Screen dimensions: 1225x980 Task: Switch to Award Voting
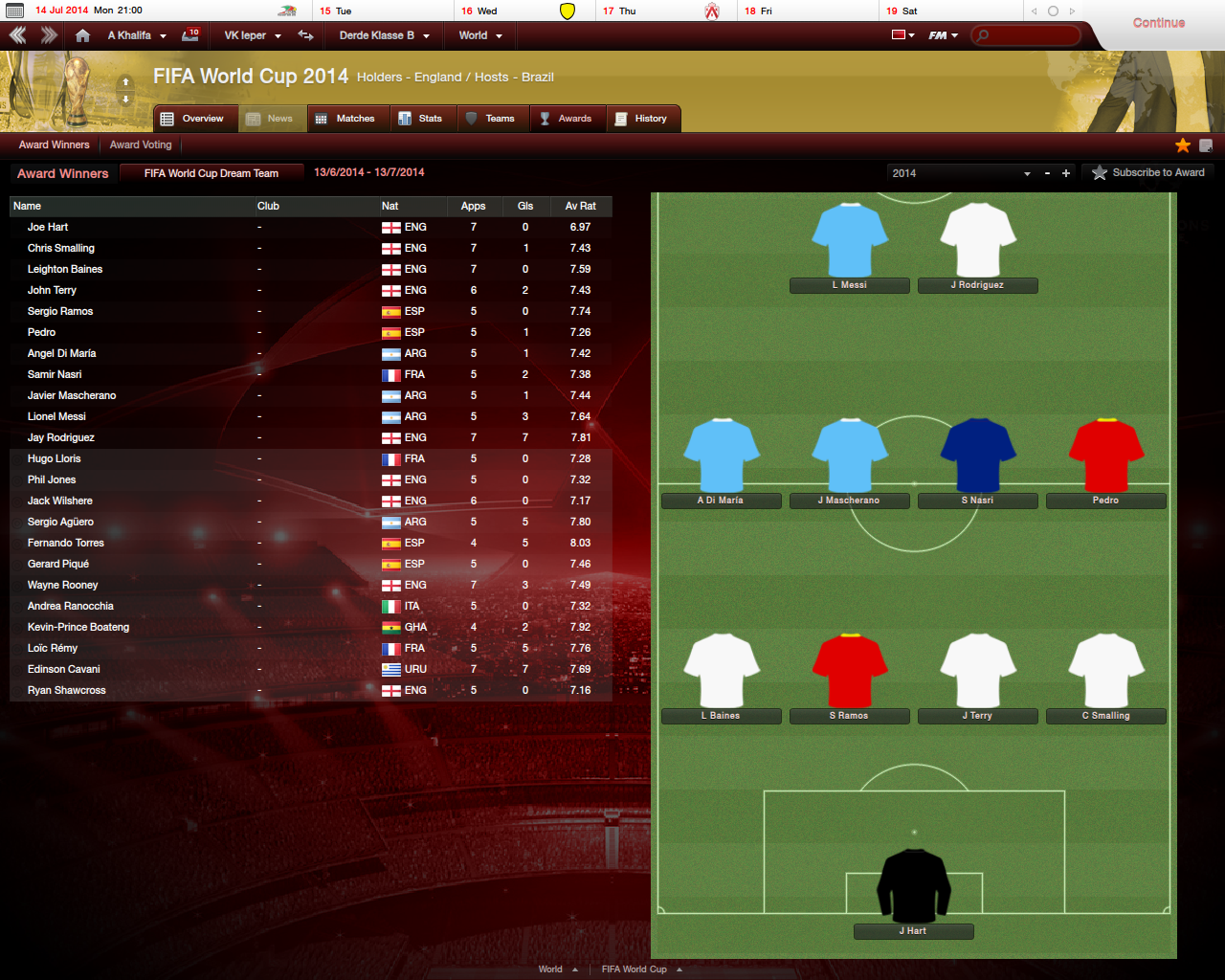coord(141,145)
